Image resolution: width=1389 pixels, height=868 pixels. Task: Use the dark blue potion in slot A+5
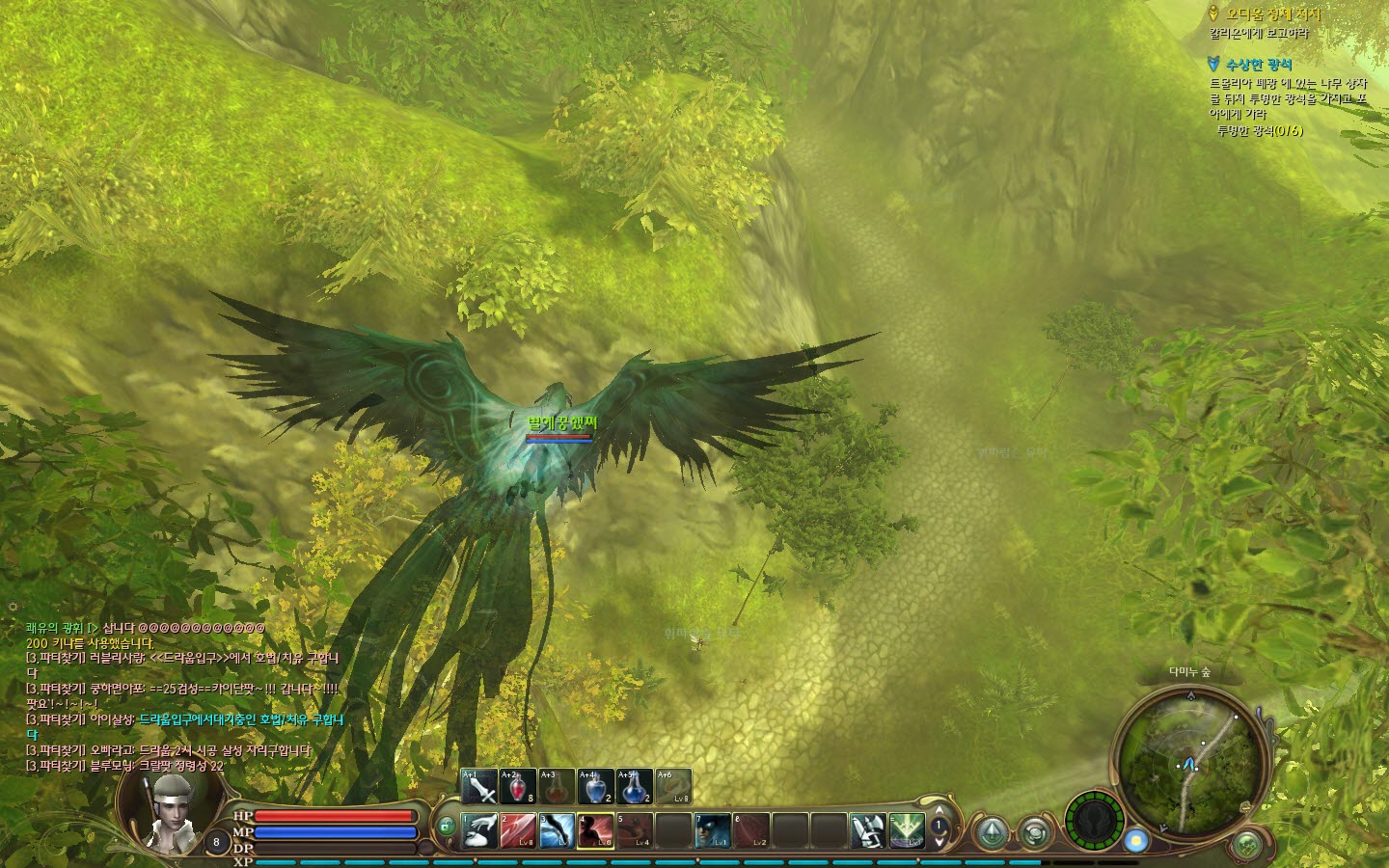coord(634,787)
